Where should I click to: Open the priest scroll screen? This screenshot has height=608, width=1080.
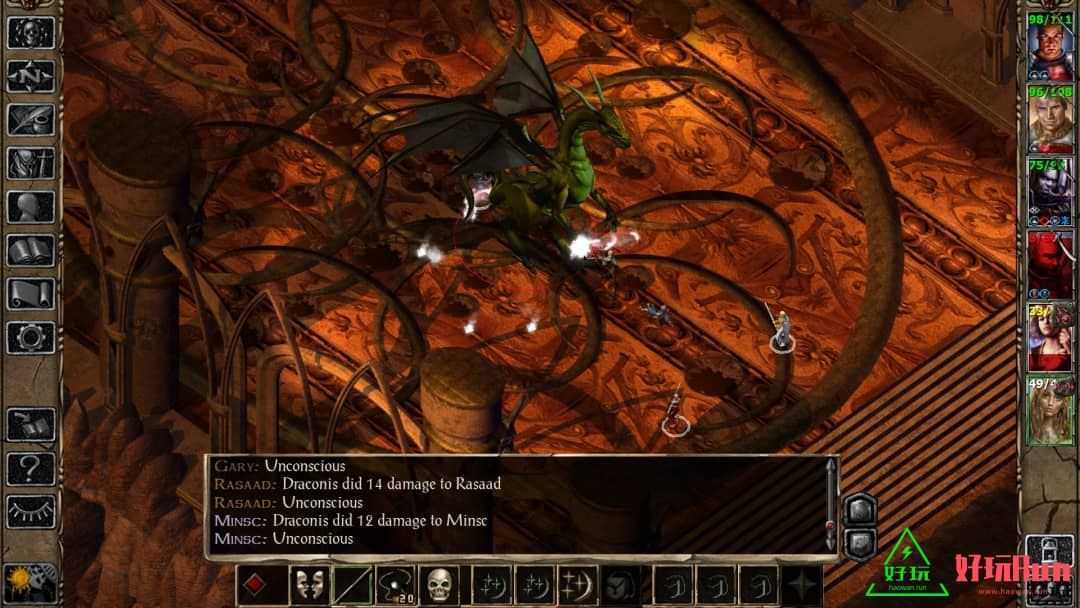(x=31, y=293)
